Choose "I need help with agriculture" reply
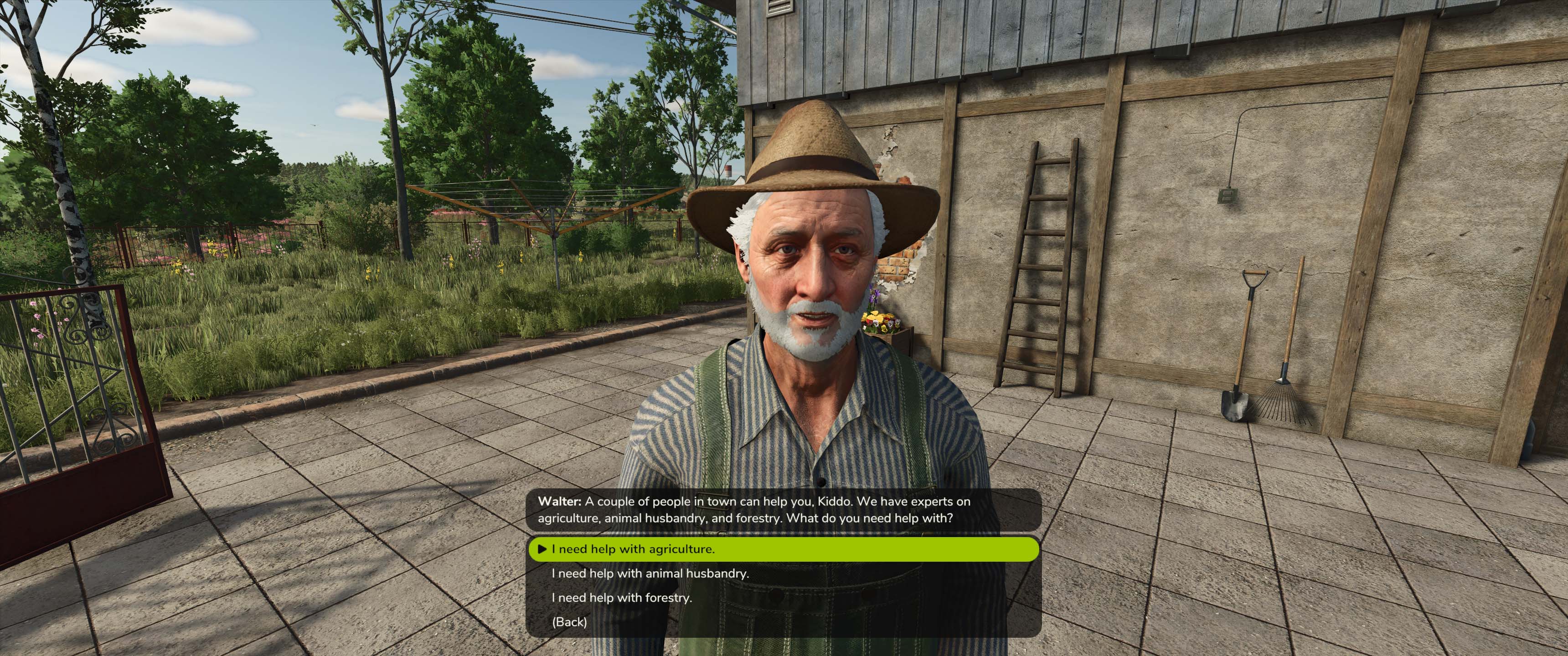 (633, 549)
